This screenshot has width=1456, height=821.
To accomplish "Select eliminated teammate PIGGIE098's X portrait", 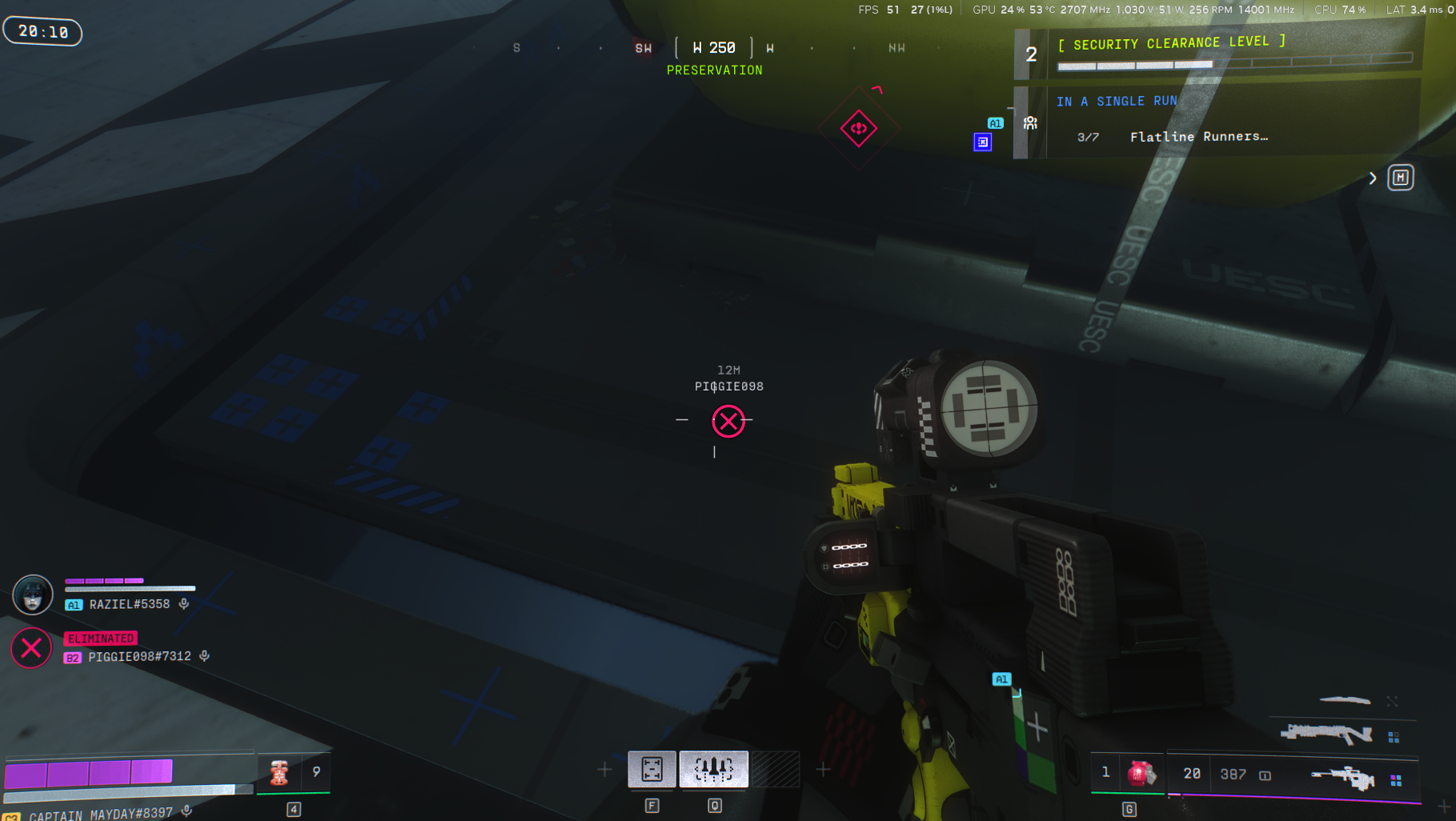I will pos(31,648).
